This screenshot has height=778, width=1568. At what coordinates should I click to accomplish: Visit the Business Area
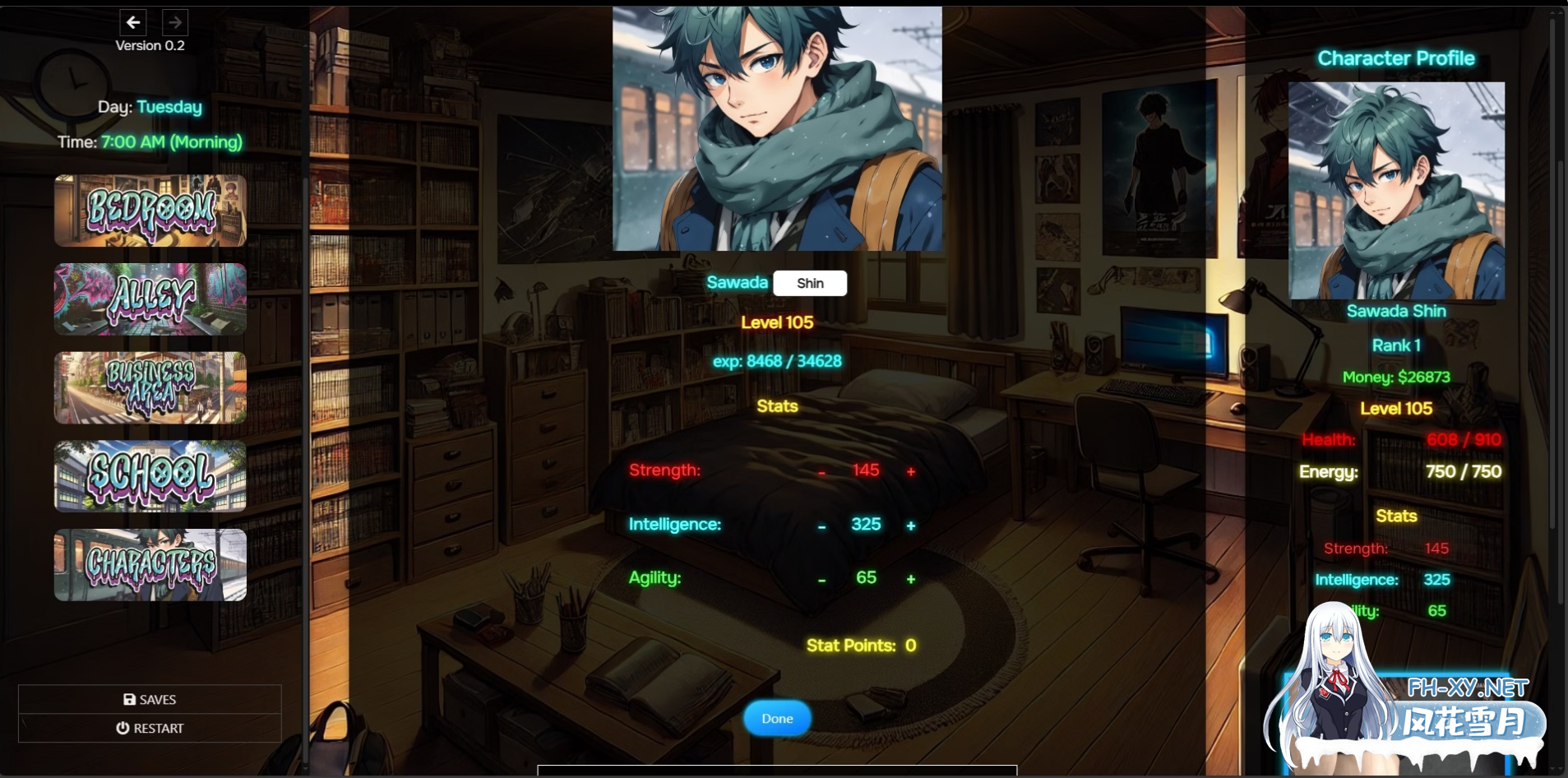[x=150, y=387]
